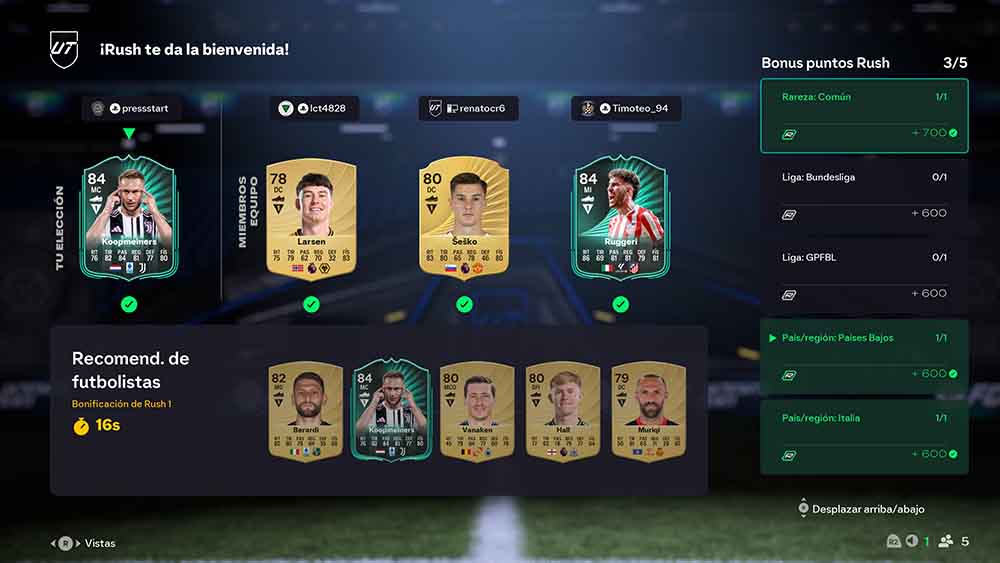View the Ruggeri teammate card
The height and width of the screenshot is (563, 1000).
coord(619,217)
